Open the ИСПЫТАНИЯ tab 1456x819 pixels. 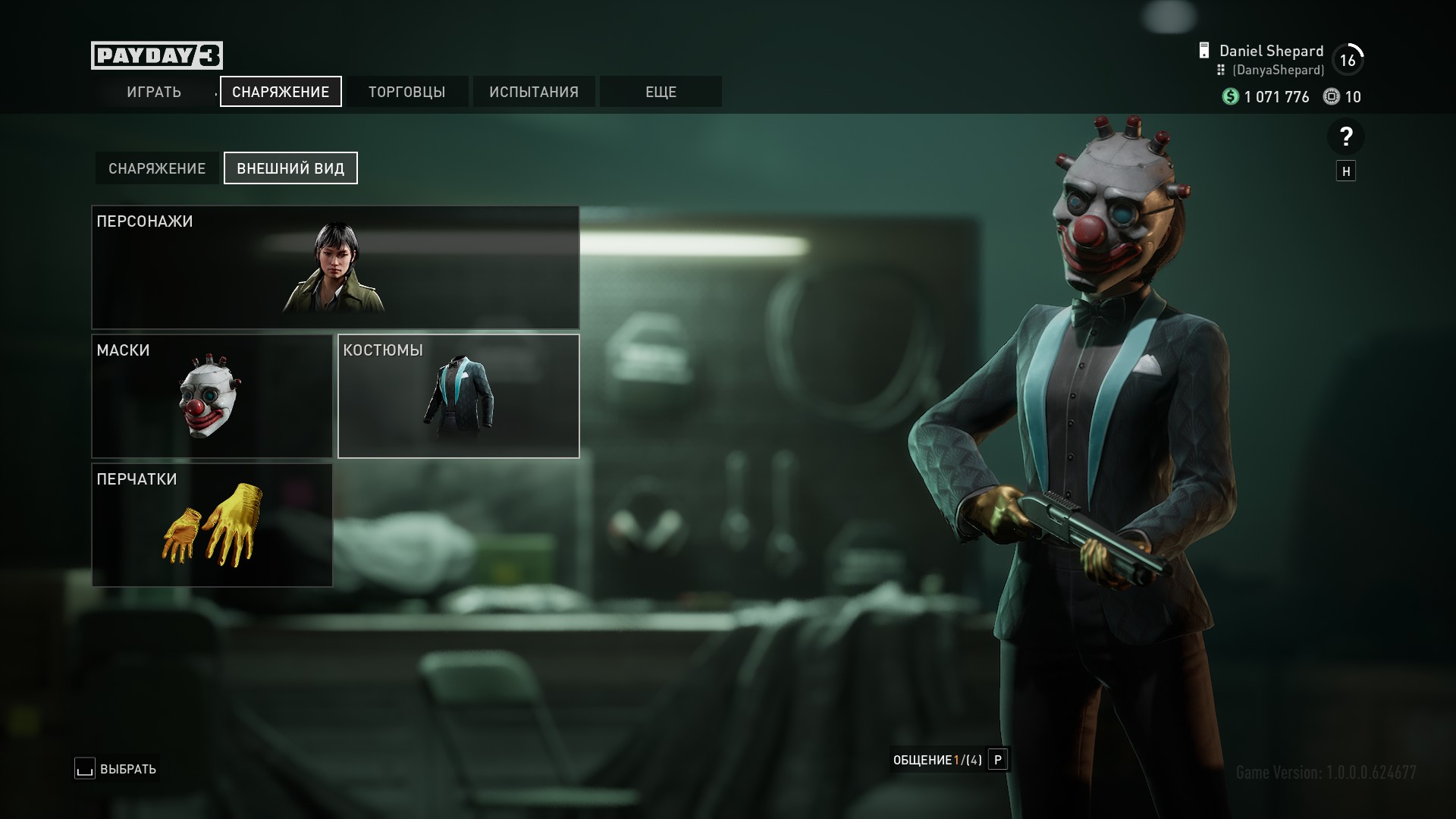[x=534, y=92]
